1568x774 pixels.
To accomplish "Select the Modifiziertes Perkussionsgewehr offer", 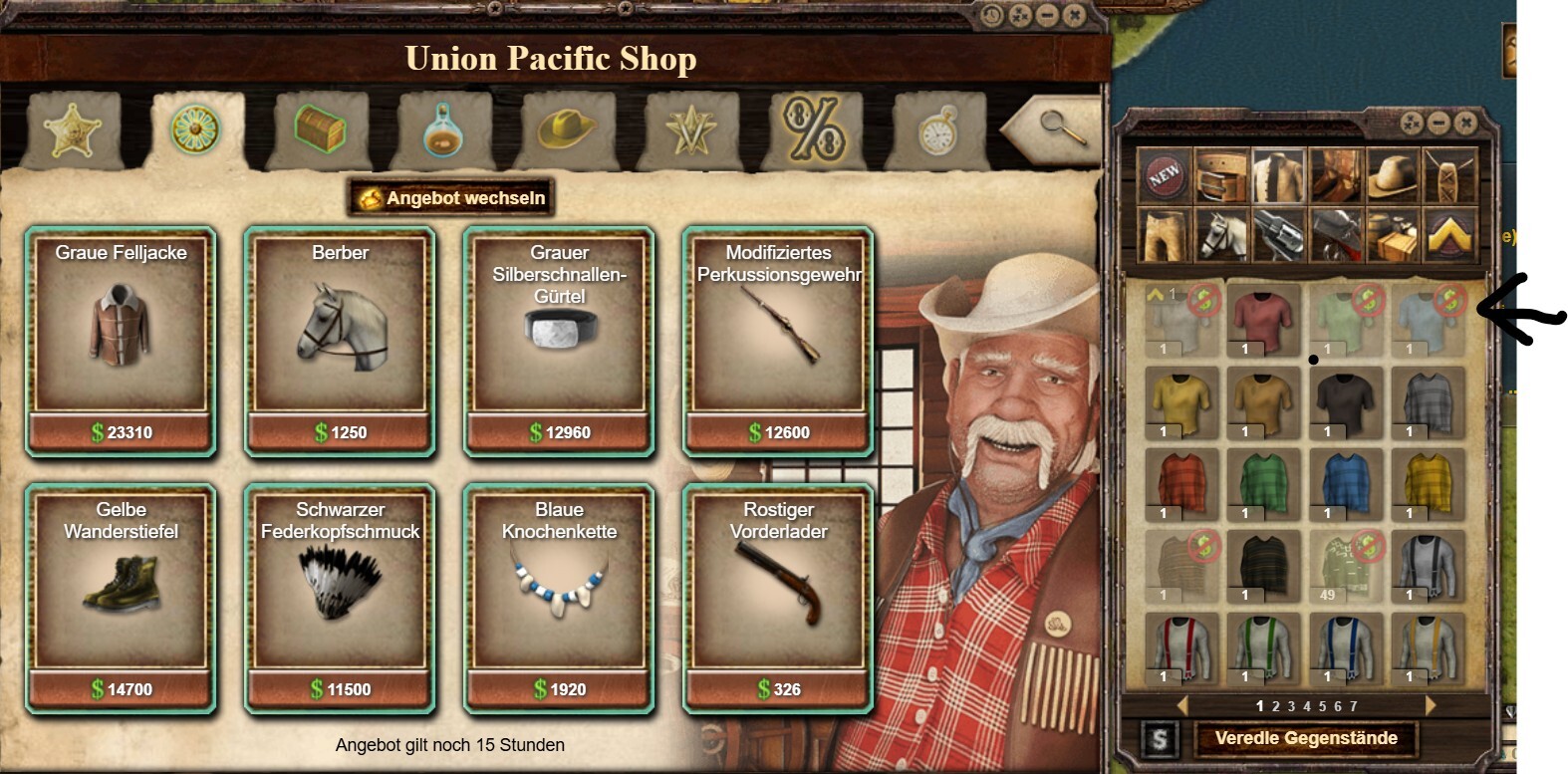I will click(x=778, y=340).
